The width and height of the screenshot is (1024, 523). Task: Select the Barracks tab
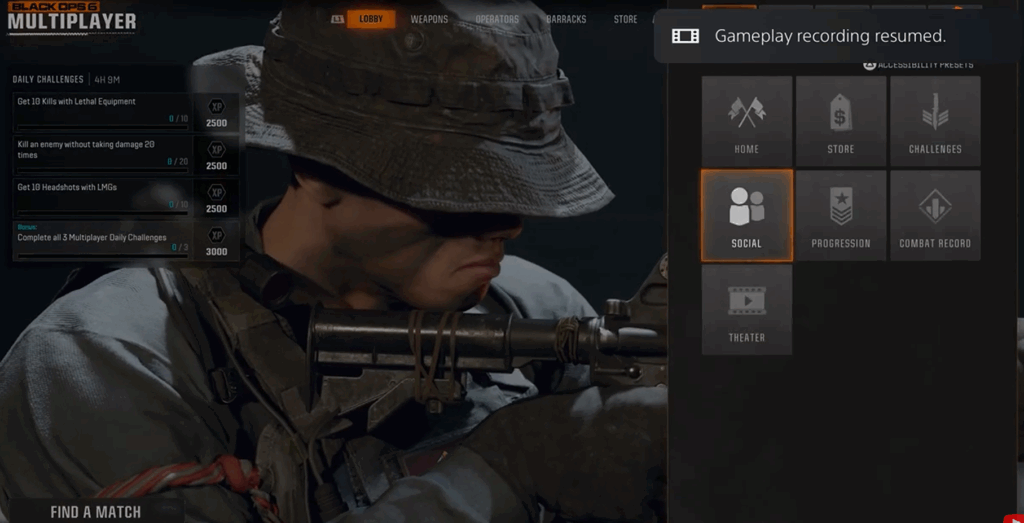click(x=566, y=19)
